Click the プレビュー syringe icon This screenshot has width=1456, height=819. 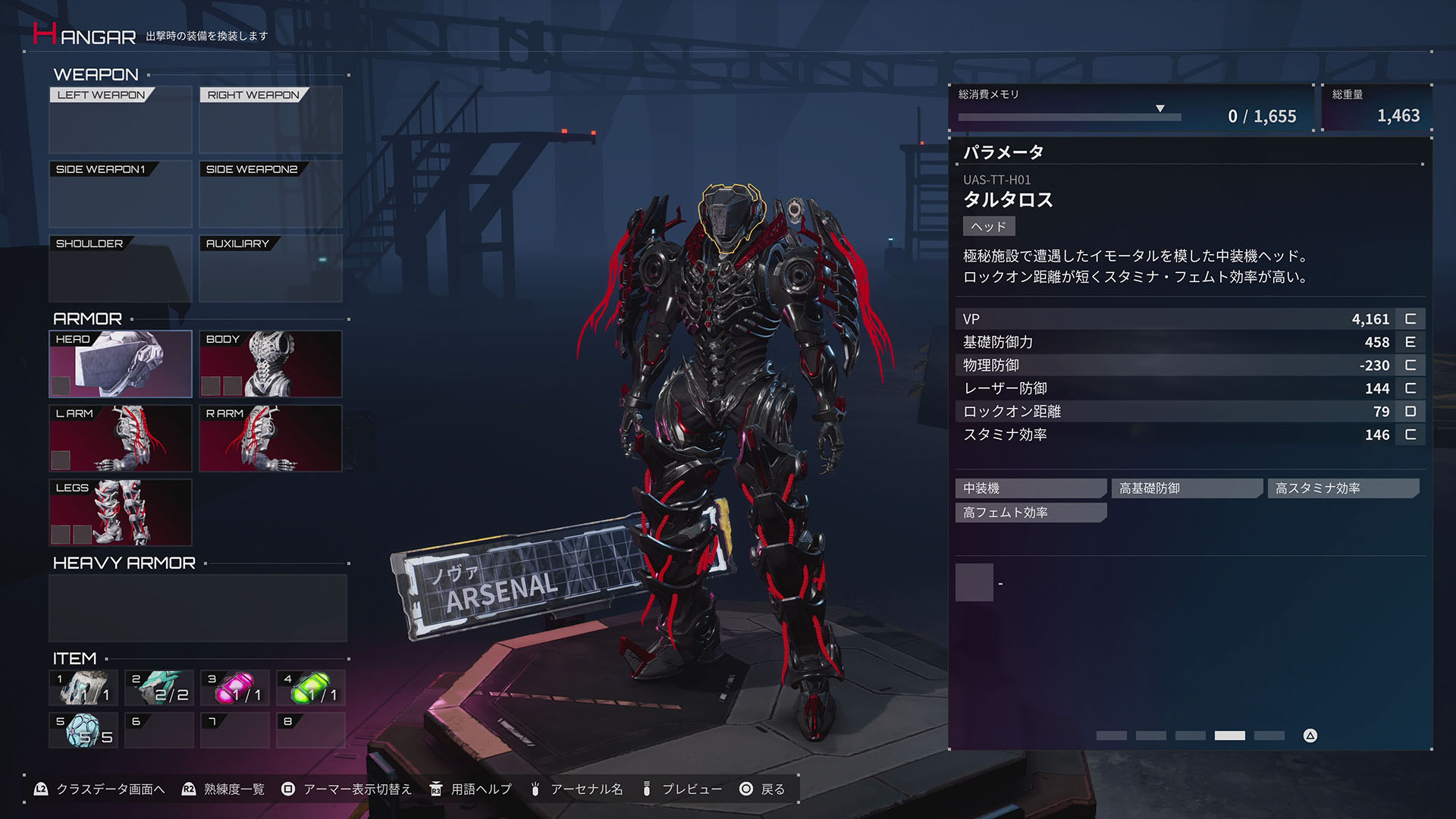click(x=645, y=789)
